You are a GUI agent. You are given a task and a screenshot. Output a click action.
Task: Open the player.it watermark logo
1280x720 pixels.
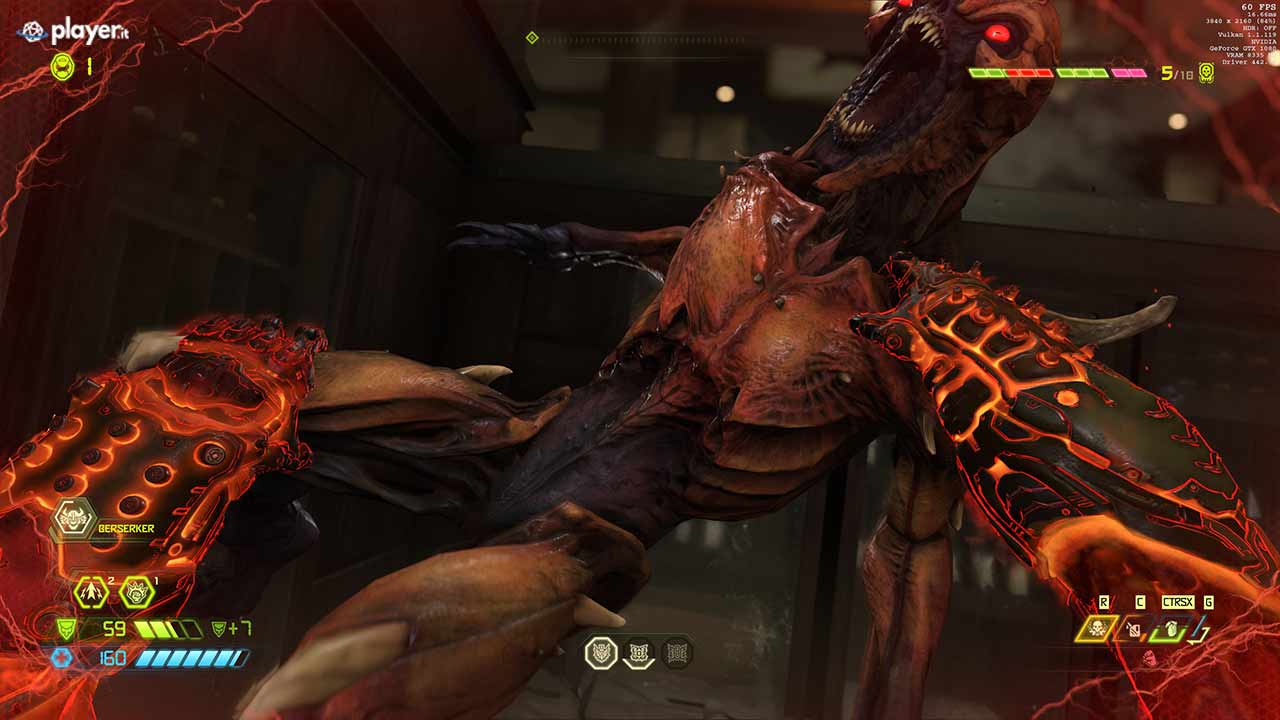tap(73, 32)
